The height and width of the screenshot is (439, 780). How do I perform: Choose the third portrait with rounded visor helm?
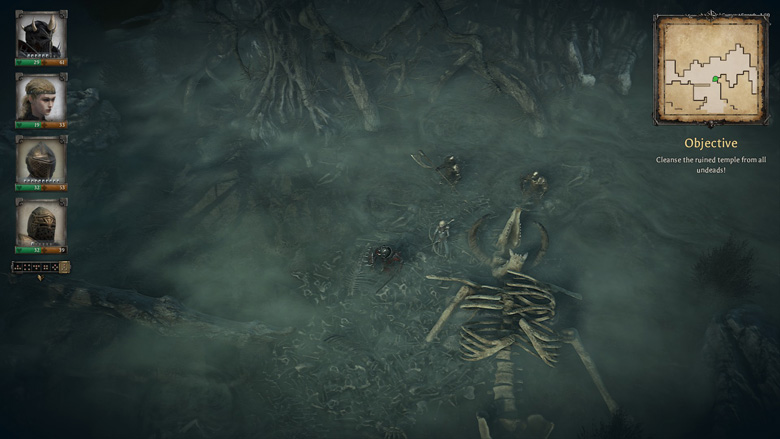pos(41,160)
